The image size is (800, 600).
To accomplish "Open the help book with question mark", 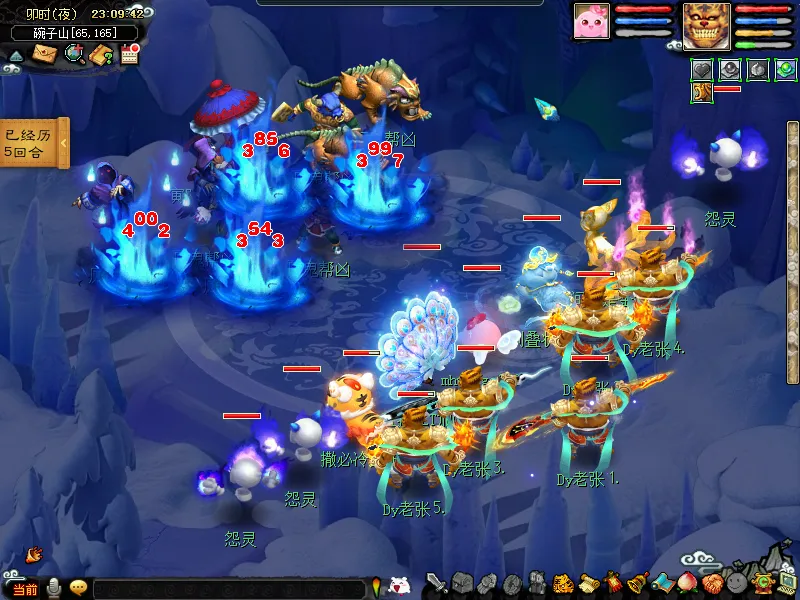I will tap(101, 55).
